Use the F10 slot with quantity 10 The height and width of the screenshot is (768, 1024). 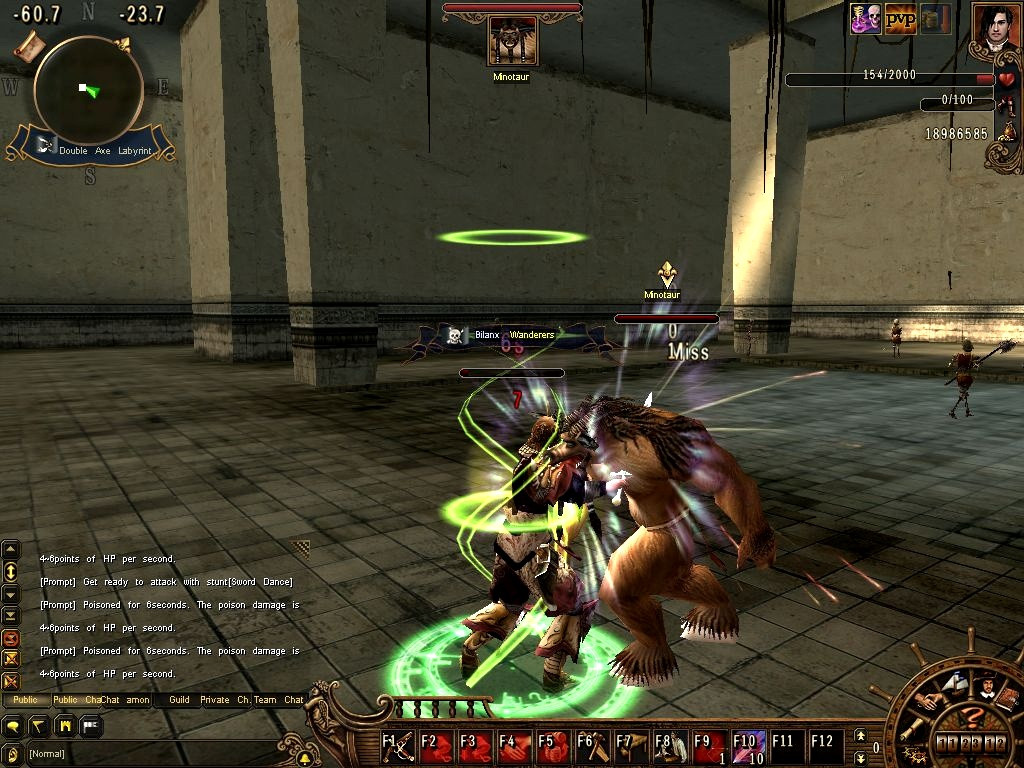(x=750, y=747)
